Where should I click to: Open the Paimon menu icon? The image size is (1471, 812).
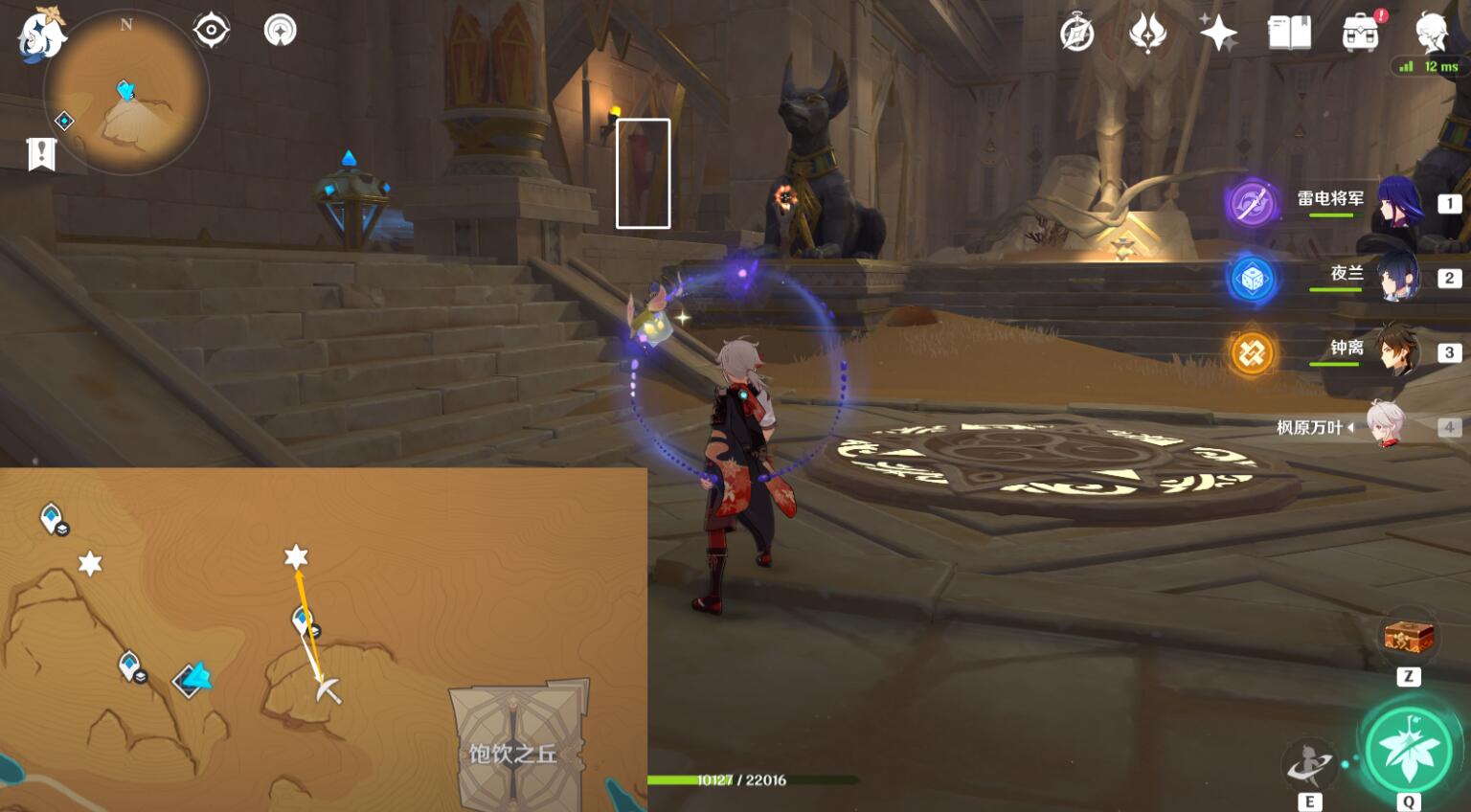38,36
